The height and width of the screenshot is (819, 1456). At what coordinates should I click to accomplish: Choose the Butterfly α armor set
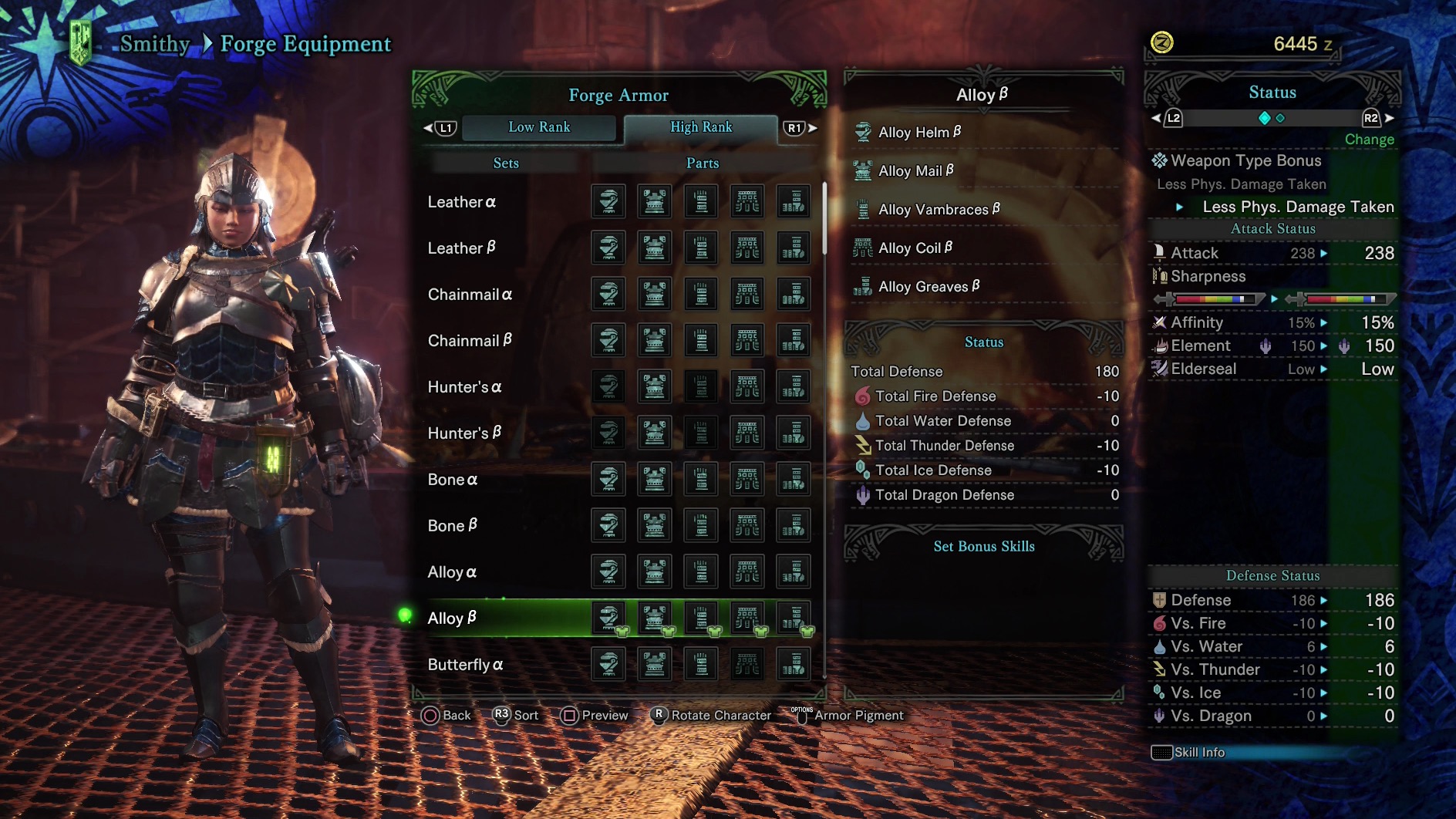pyautogui.click(x=466, y=665)
